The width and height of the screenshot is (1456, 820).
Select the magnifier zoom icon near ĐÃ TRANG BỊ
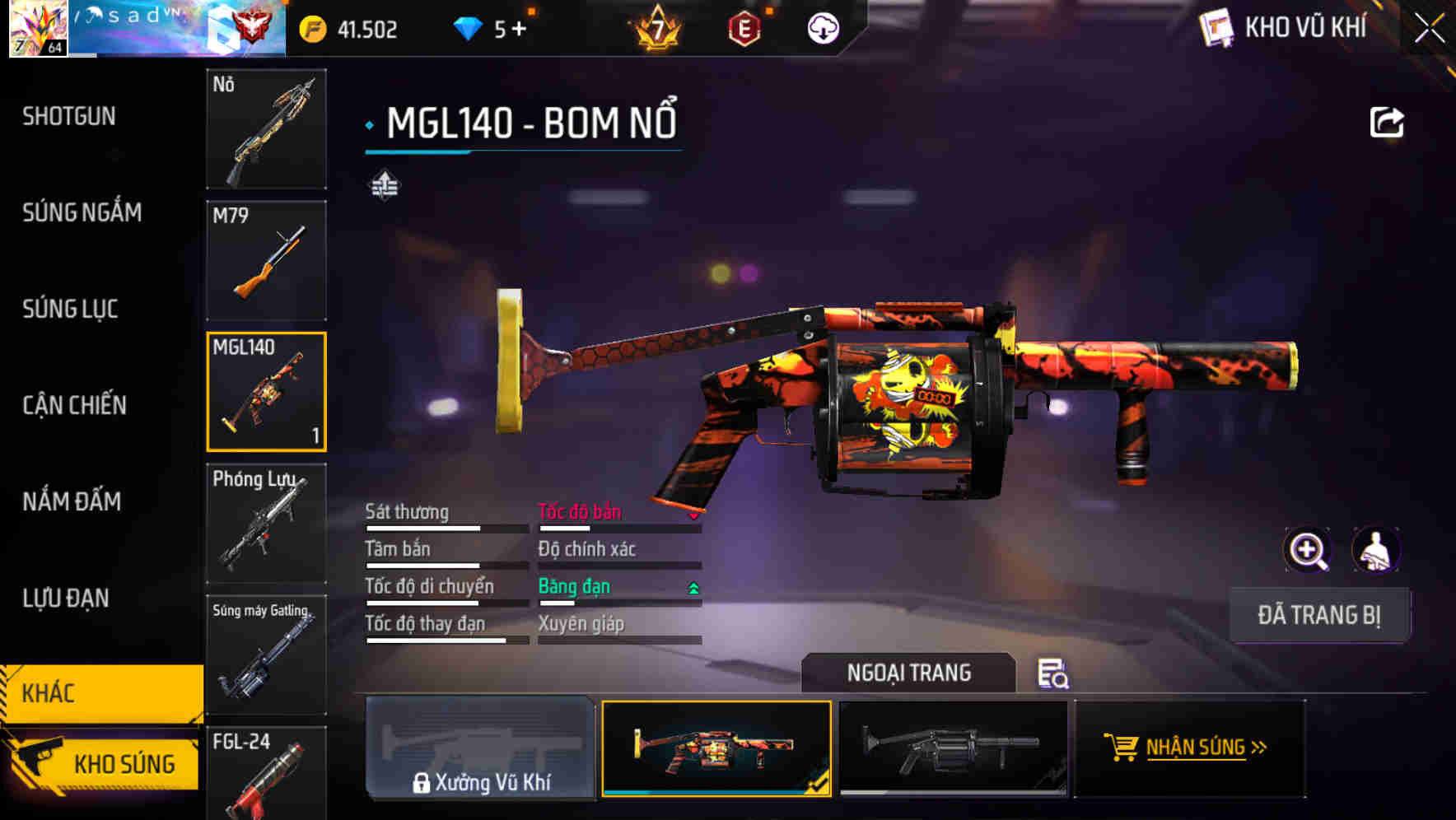(1308, 550)
